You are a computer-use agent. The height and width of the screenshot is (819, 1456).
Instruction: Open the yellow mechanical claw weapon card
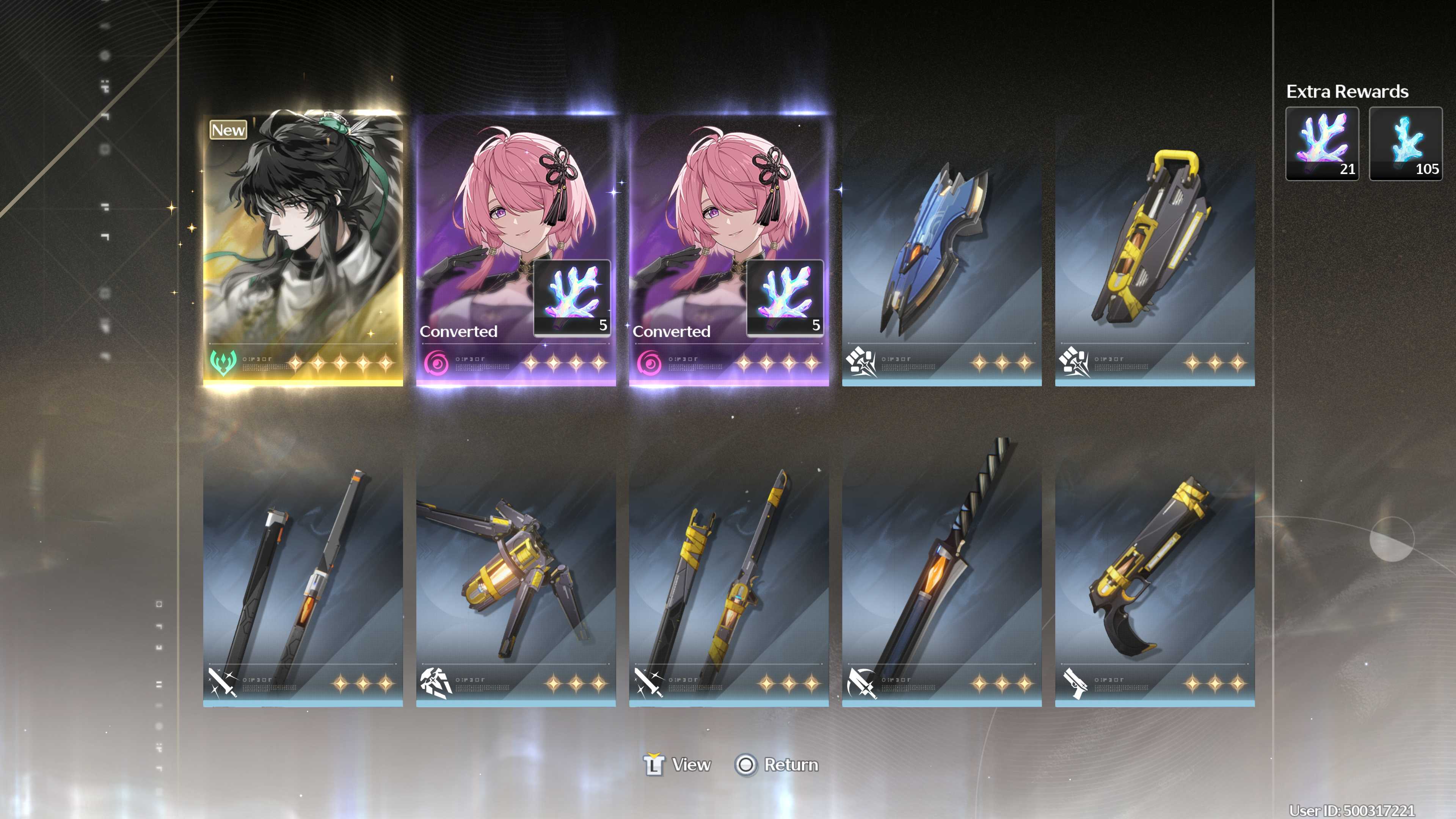(x=516, y=576)
